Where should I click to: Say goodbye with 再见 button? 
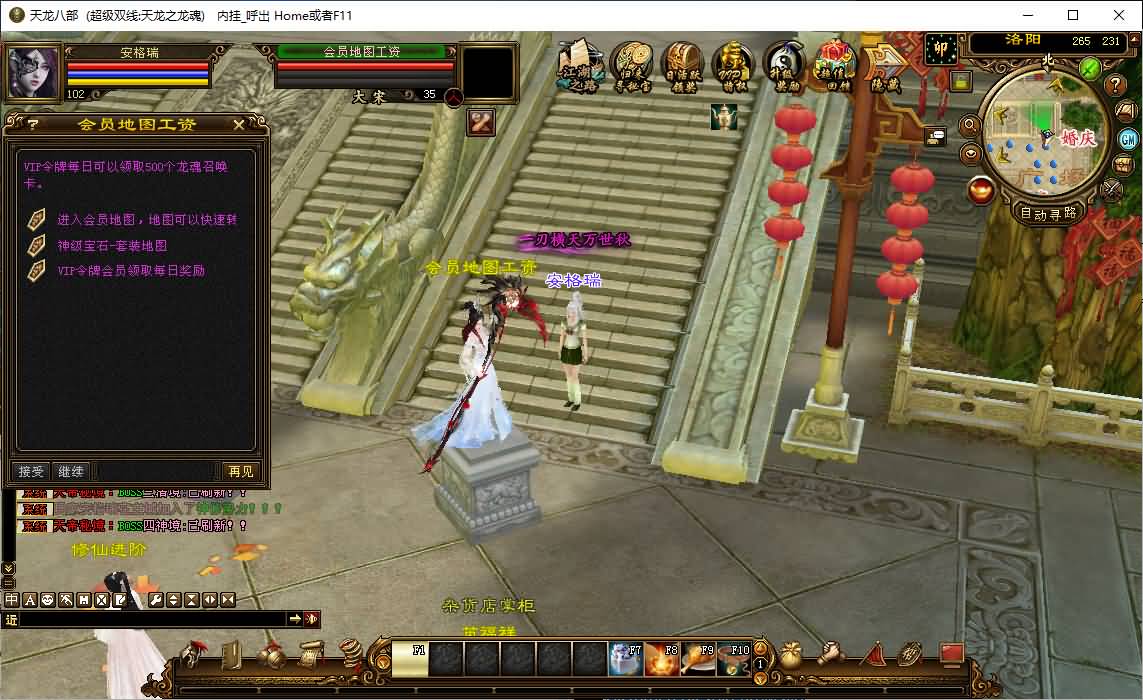(x=240, y=471)
